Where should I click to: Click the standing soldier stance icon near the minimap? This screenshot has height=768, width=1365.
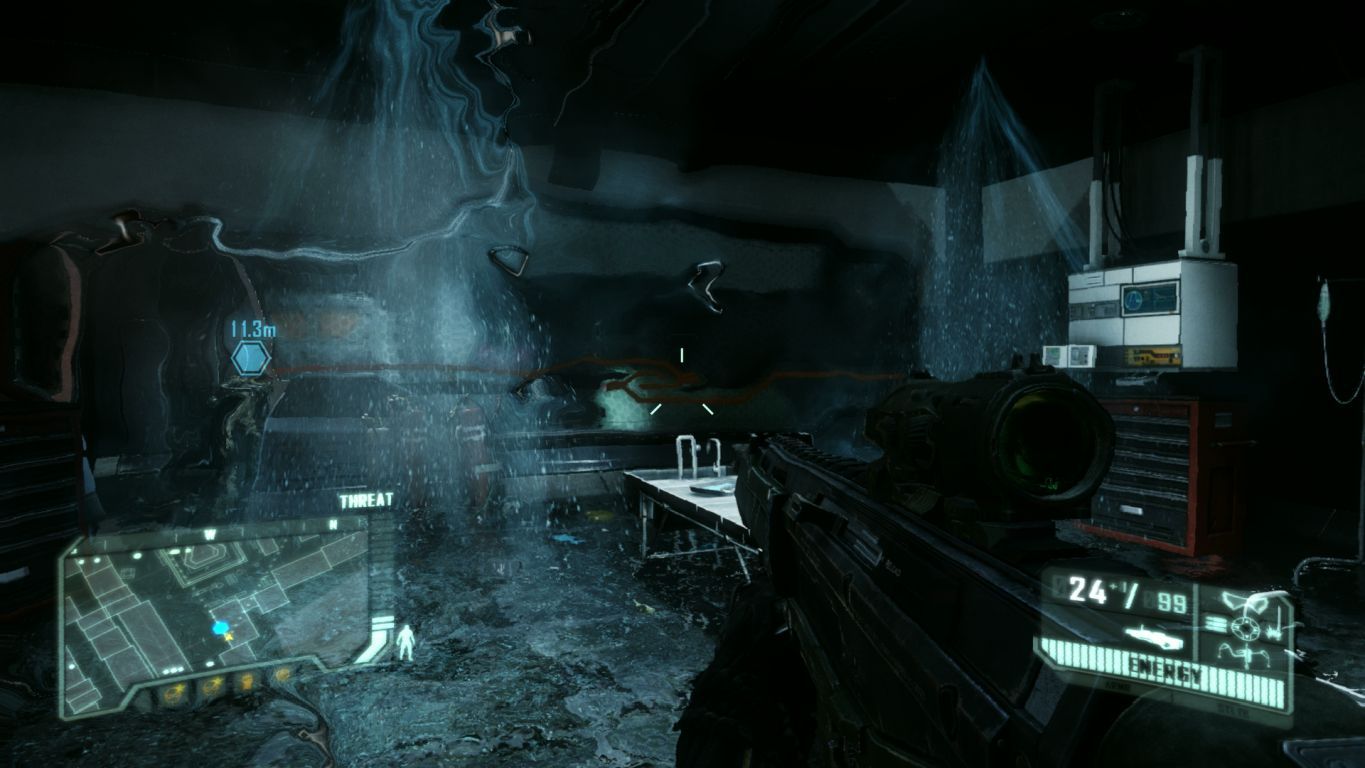[405, 641]
